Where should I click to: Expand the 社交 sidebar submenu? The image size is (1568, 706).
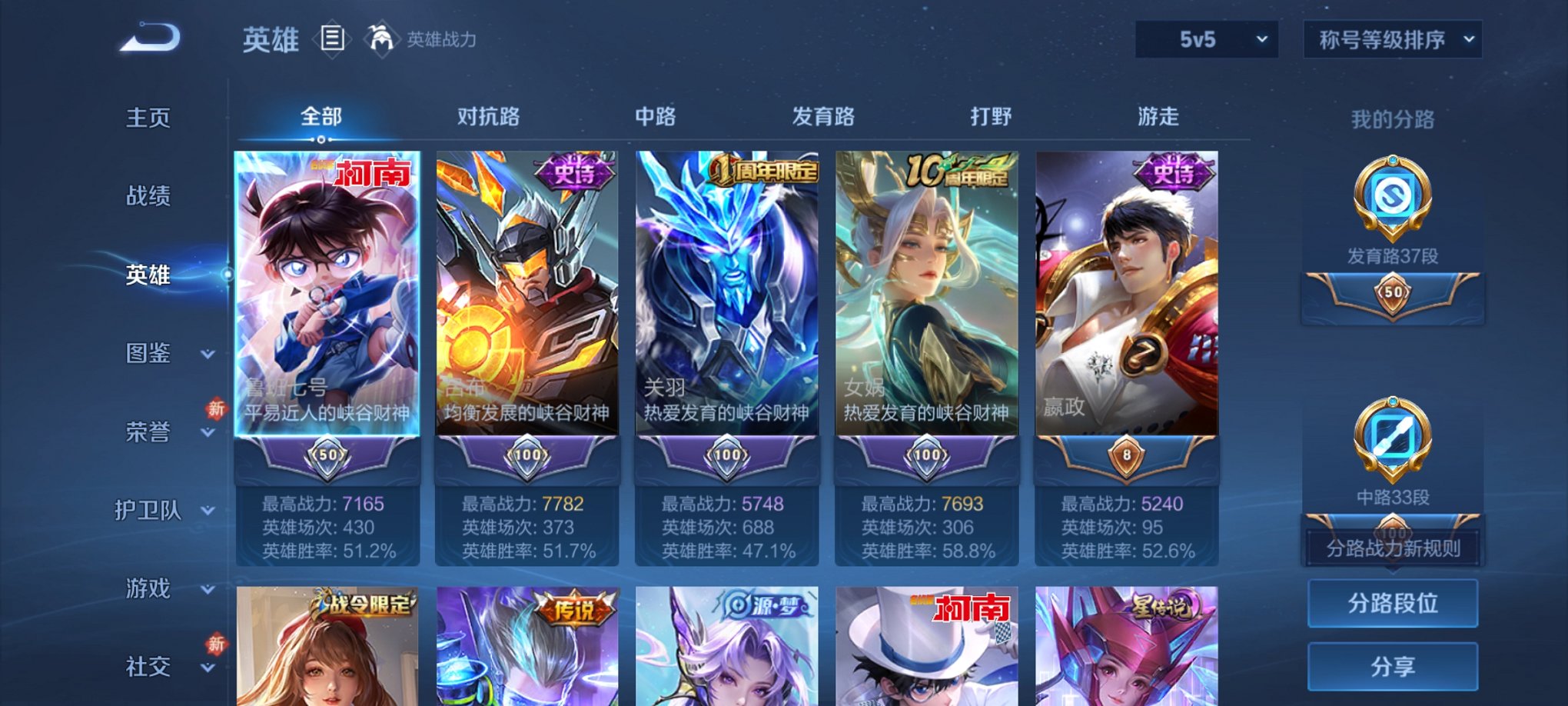(148, 668)
